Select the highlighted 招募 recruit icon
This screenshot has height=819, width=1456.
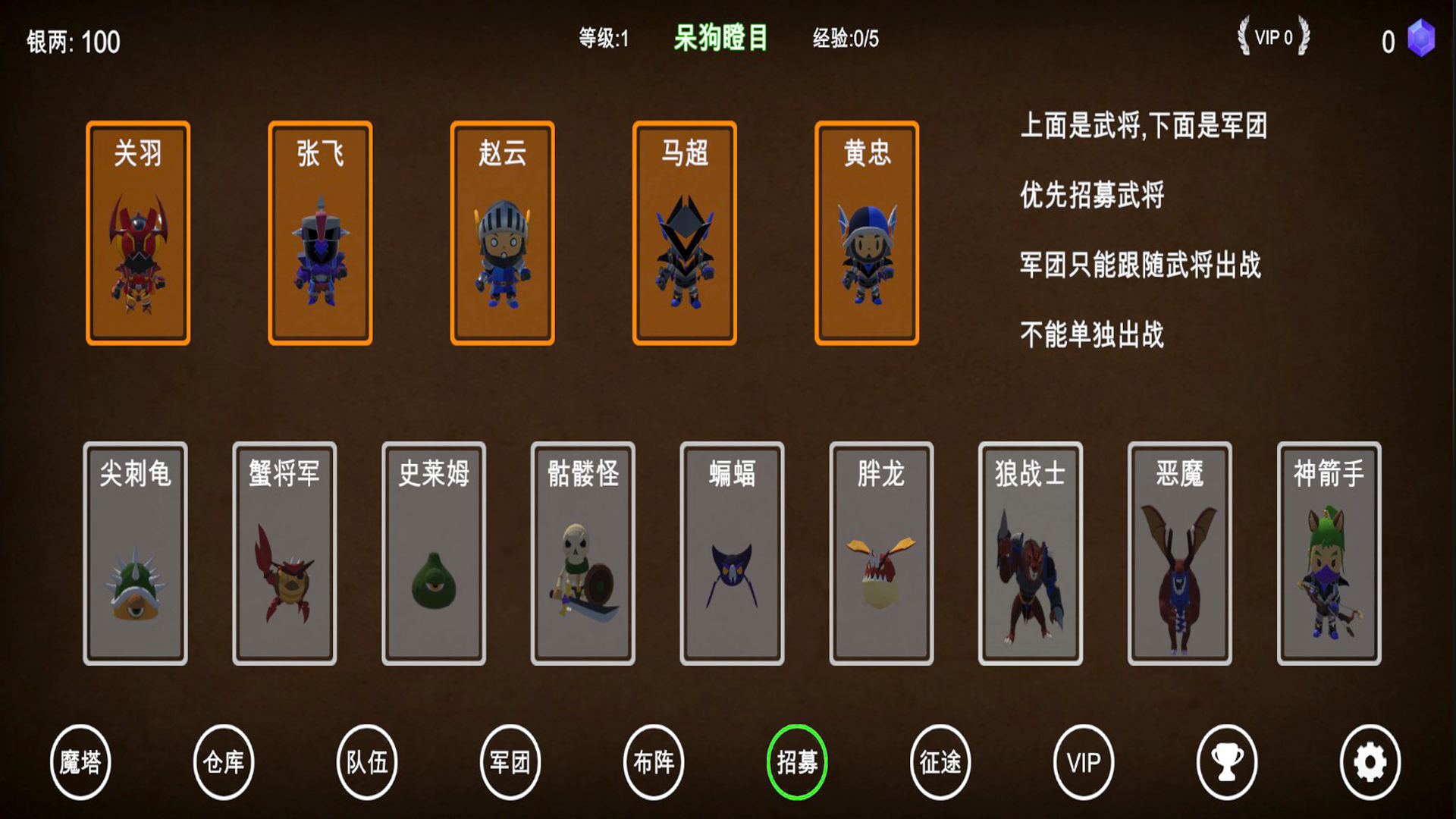click(797, 763)
